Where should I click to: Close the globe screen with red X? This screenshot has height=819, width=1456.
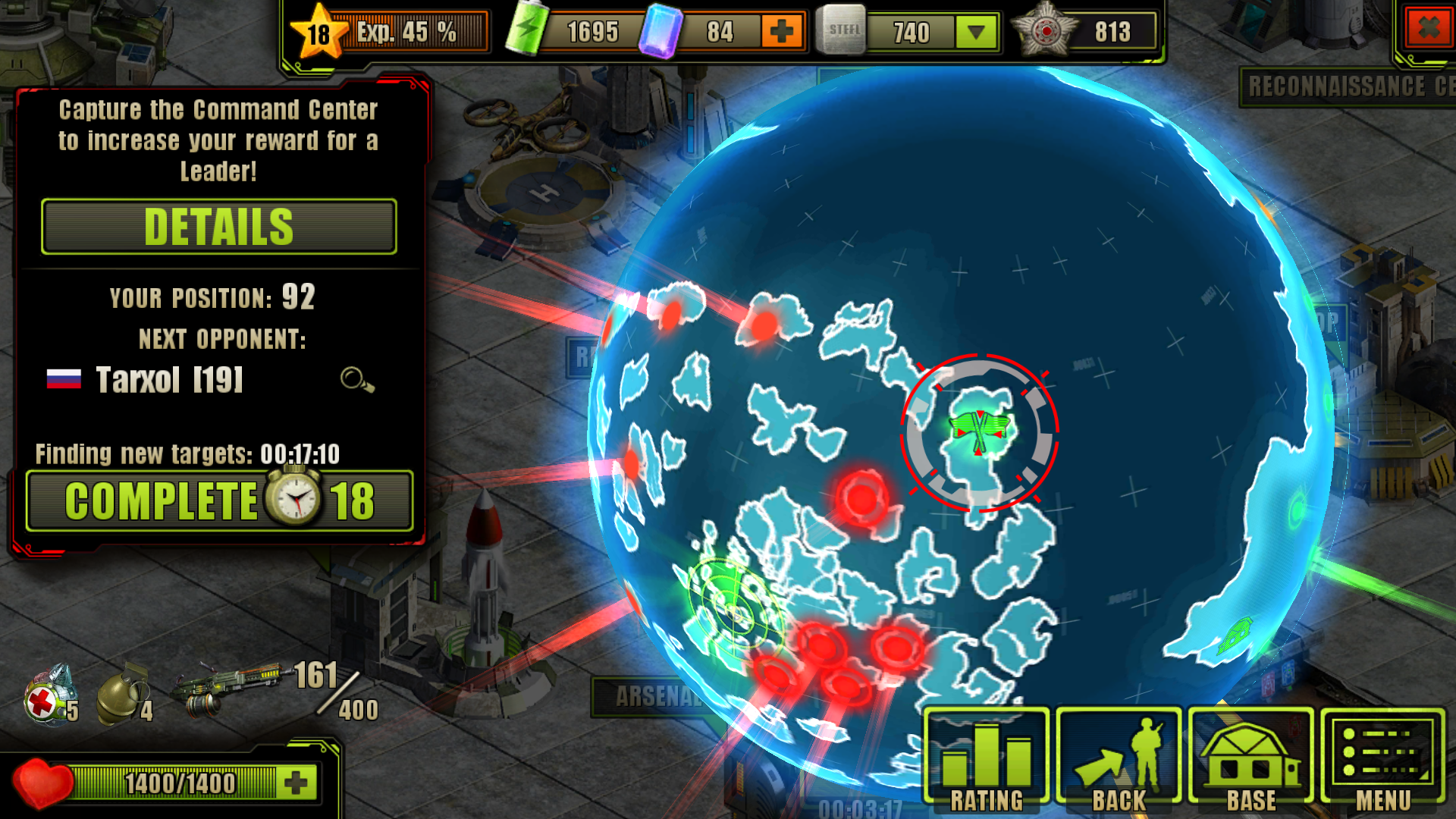tap(1429, 29)
